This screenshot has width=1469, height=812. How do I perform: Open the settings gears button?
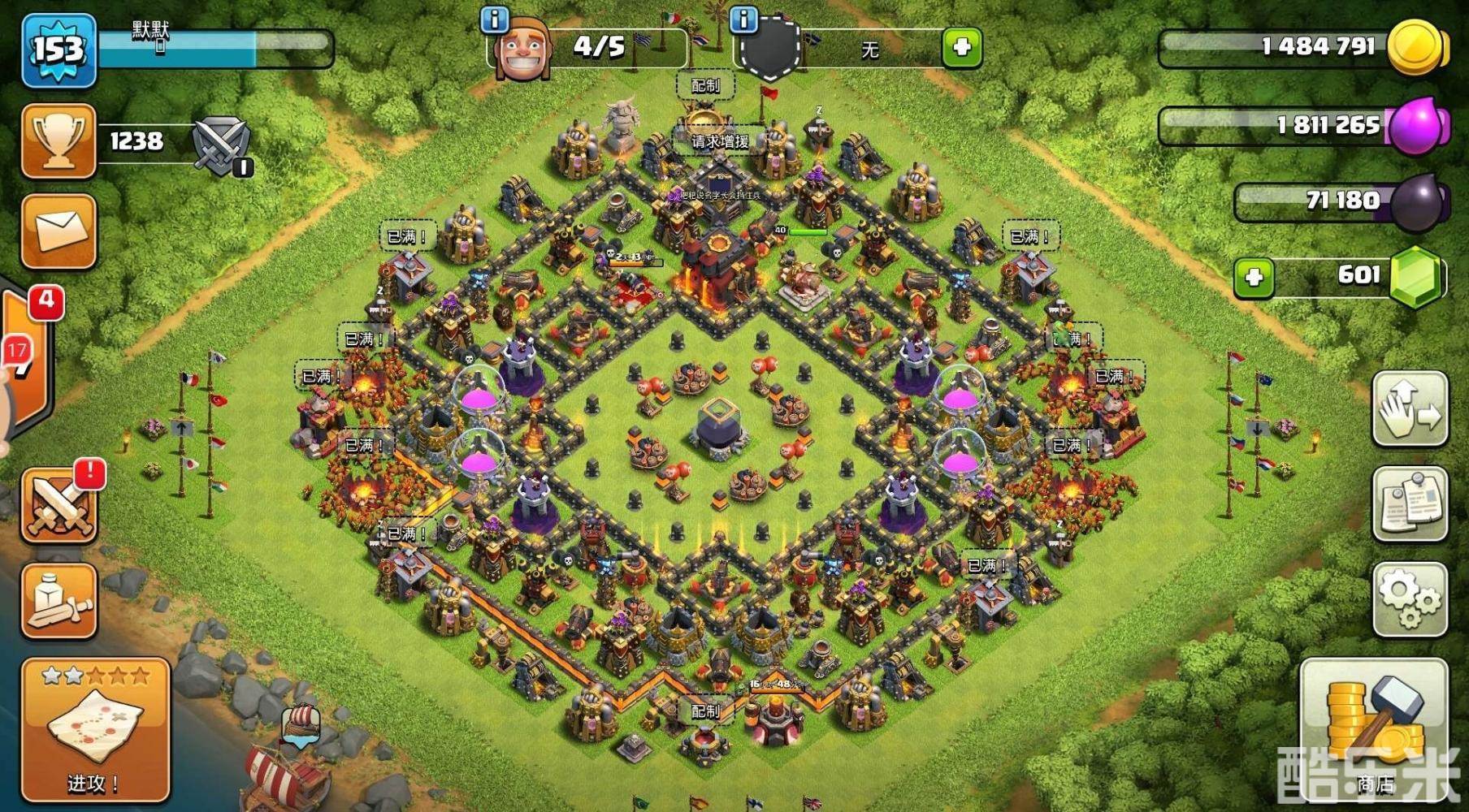pos(1410,600)
